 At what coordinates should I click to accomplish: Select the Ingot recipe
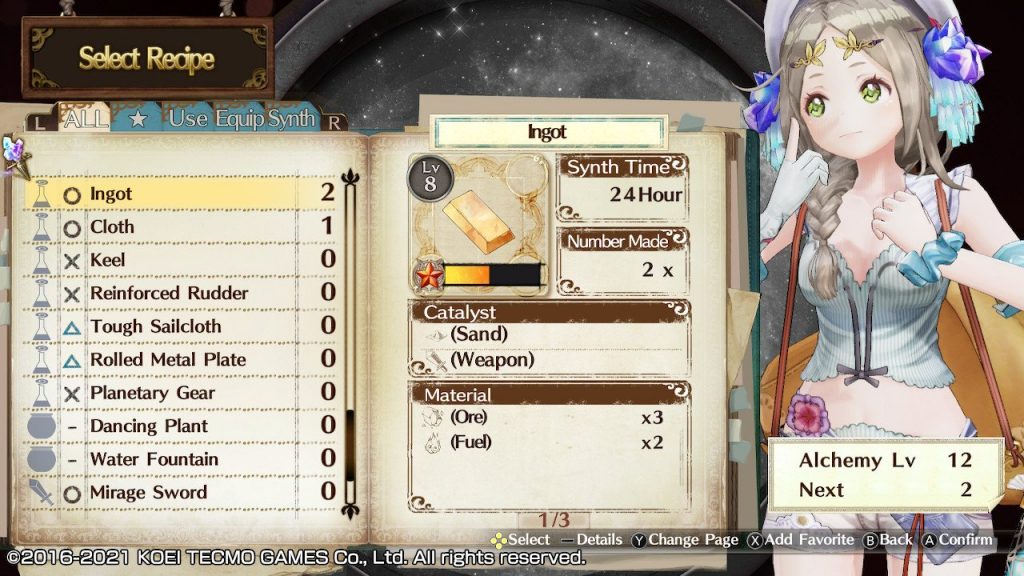click(x=180, y=194)
